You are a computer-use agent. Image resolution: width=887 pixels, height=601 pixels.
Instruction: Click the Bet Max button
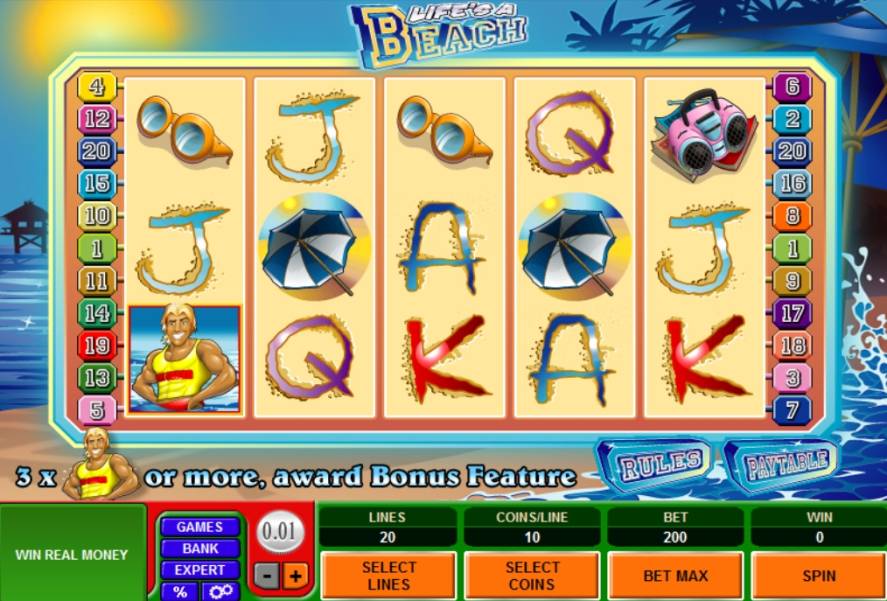[x=675, y=575]
